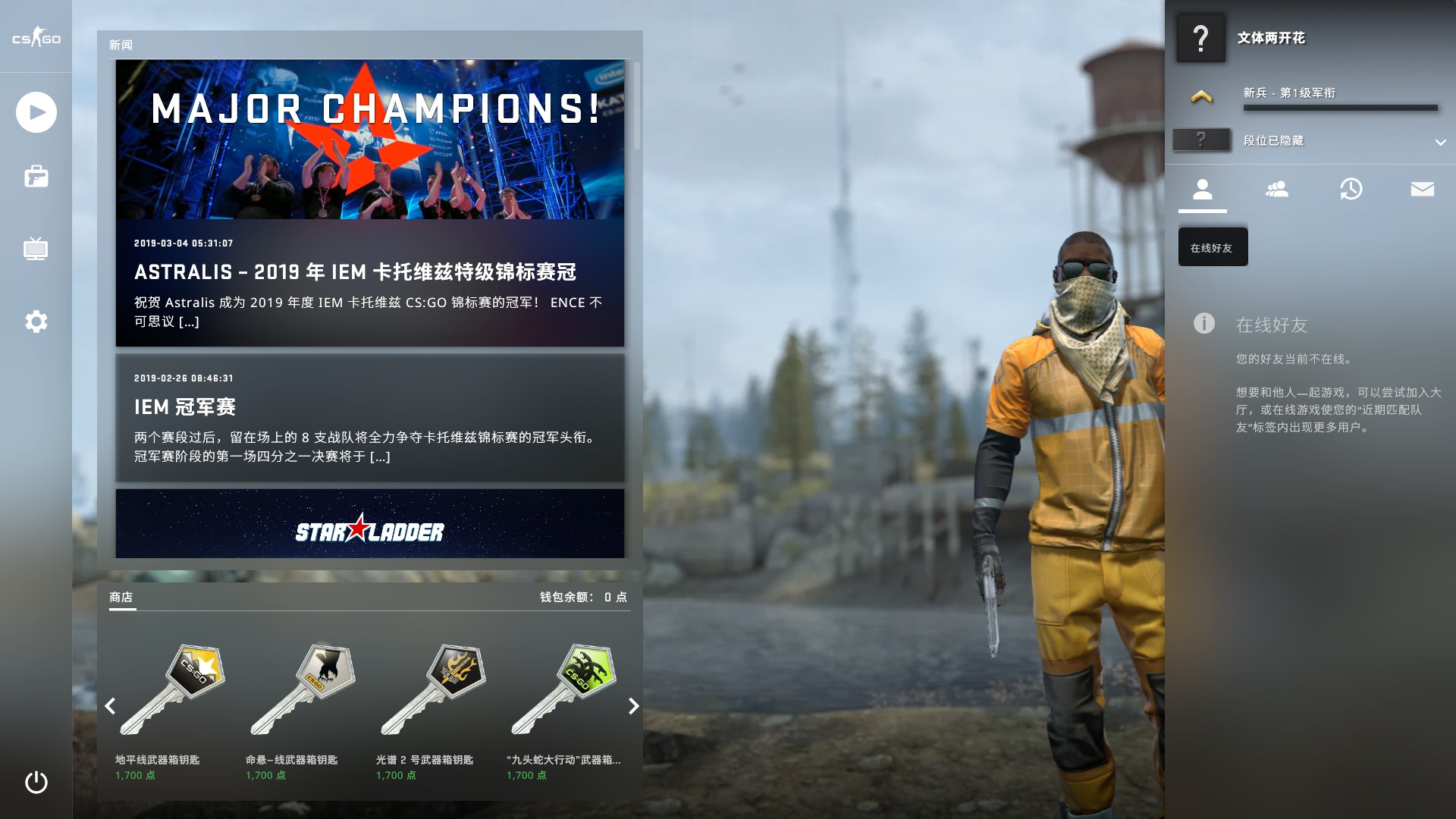Click the player avatar question mark image

click(x=1200, y=37)
